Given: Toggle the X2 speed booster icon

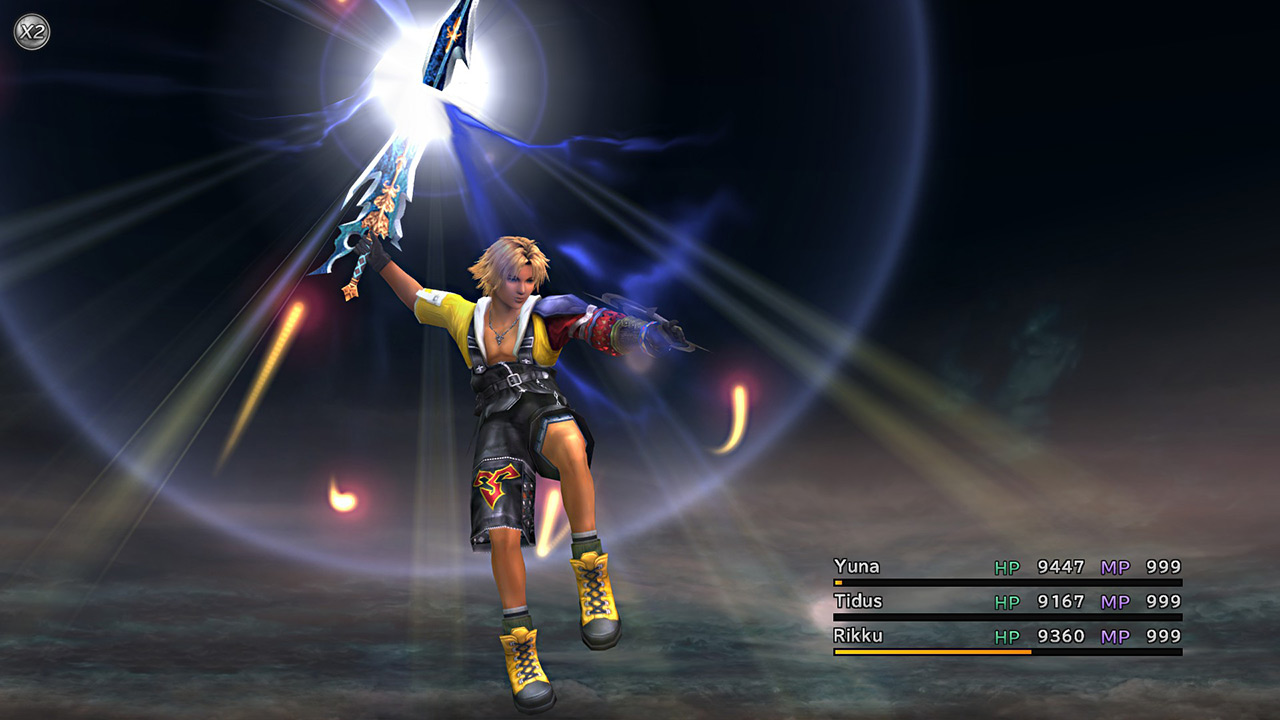Looking at the screenshot, I should (31, 32).
